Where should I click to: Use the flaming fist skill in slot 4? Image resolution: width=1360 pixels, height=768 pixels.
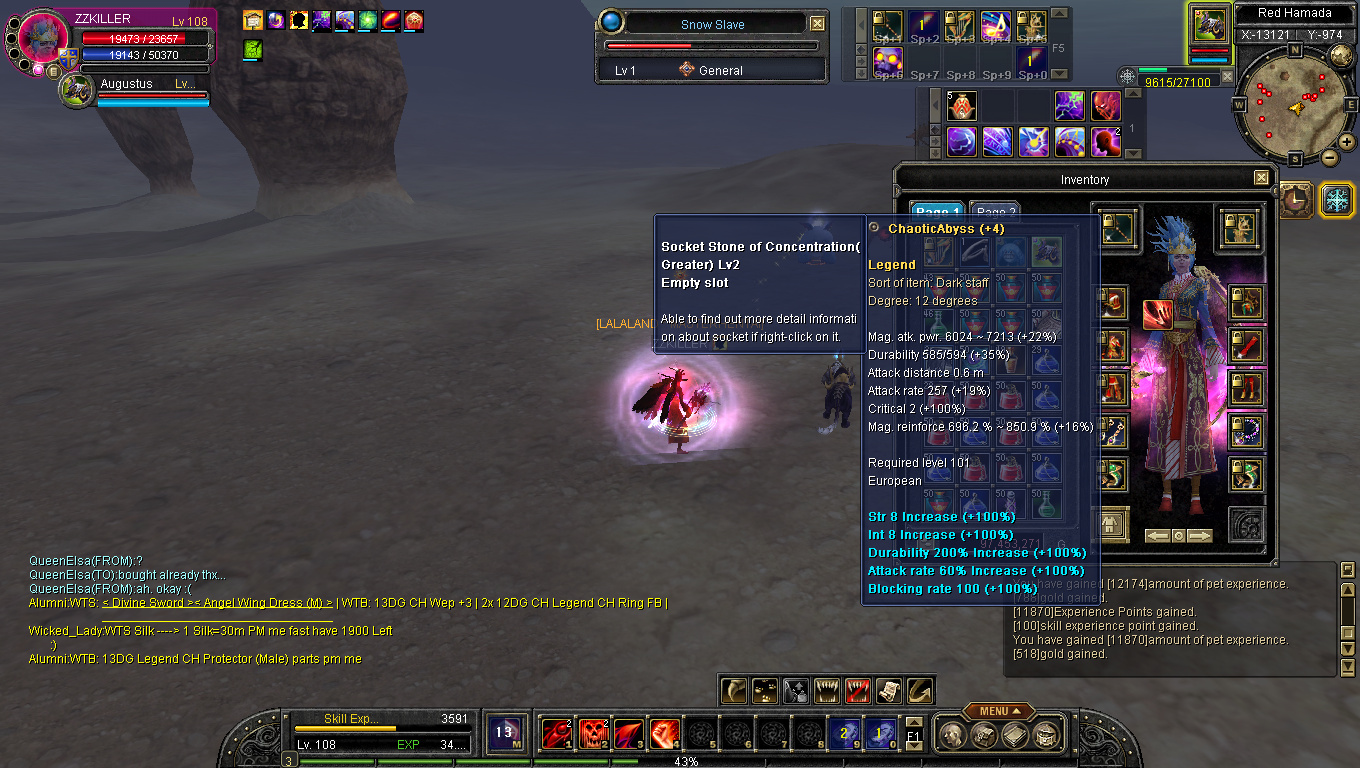(x=665, y=733)
